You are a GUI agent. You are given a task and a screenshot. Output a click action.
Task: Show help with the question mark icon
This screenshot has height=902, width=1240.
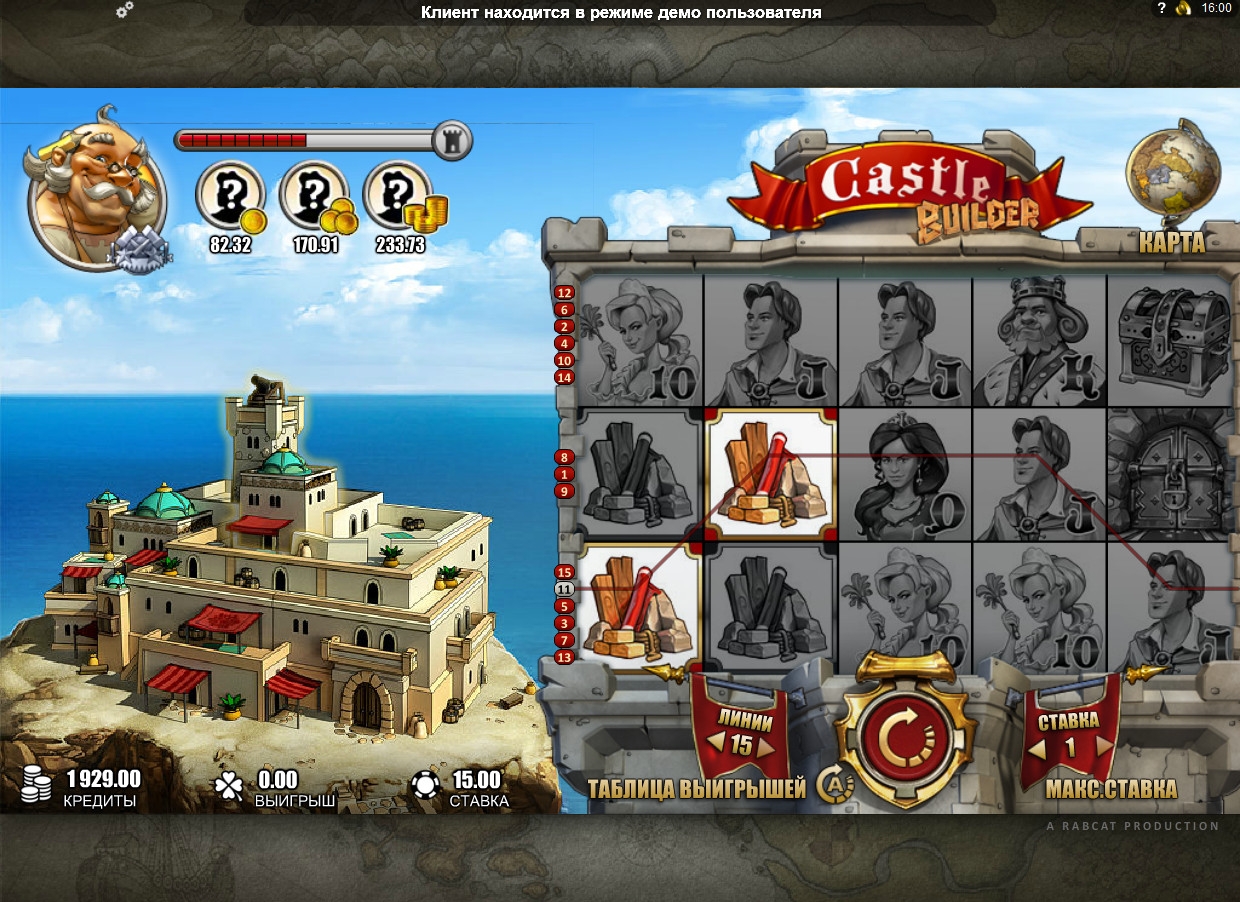[1161, 8]
